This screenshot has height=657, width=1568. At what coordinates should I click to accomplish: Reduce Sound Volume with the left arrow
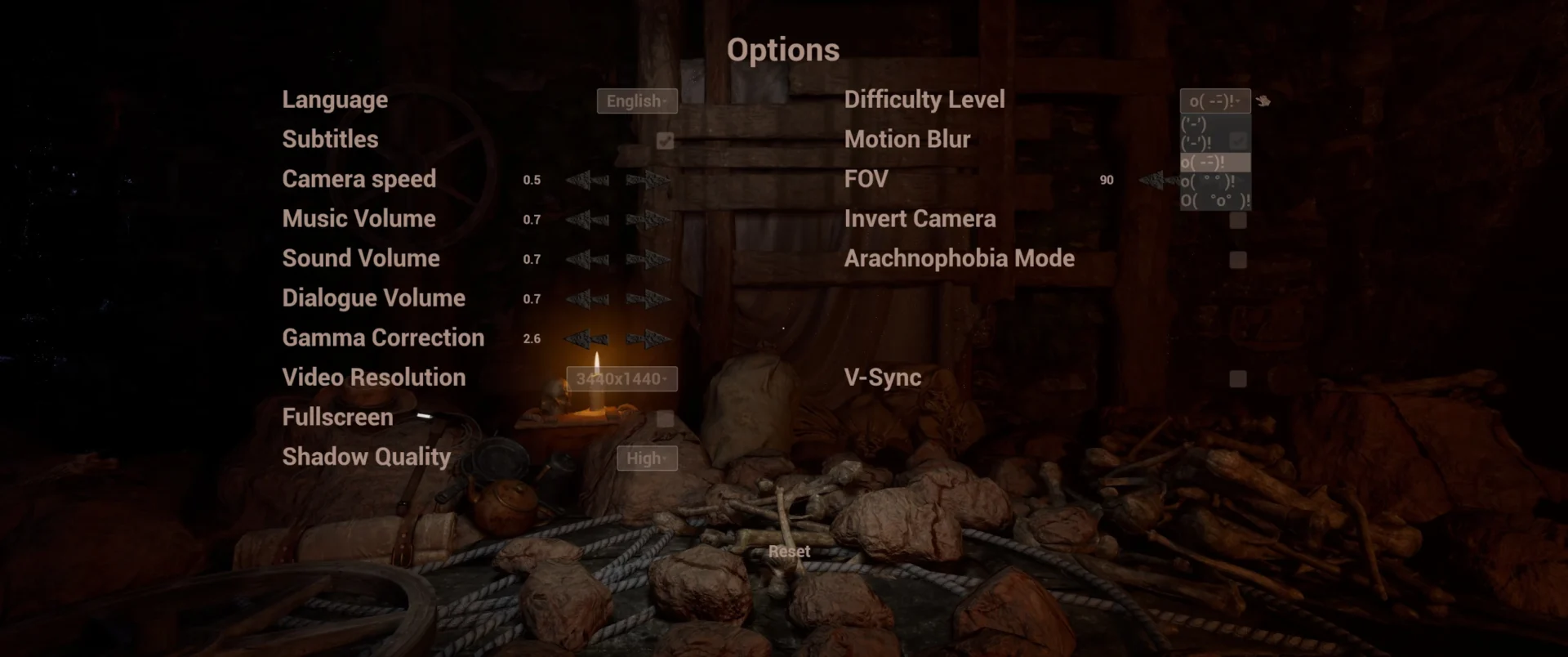pos(587,259)
